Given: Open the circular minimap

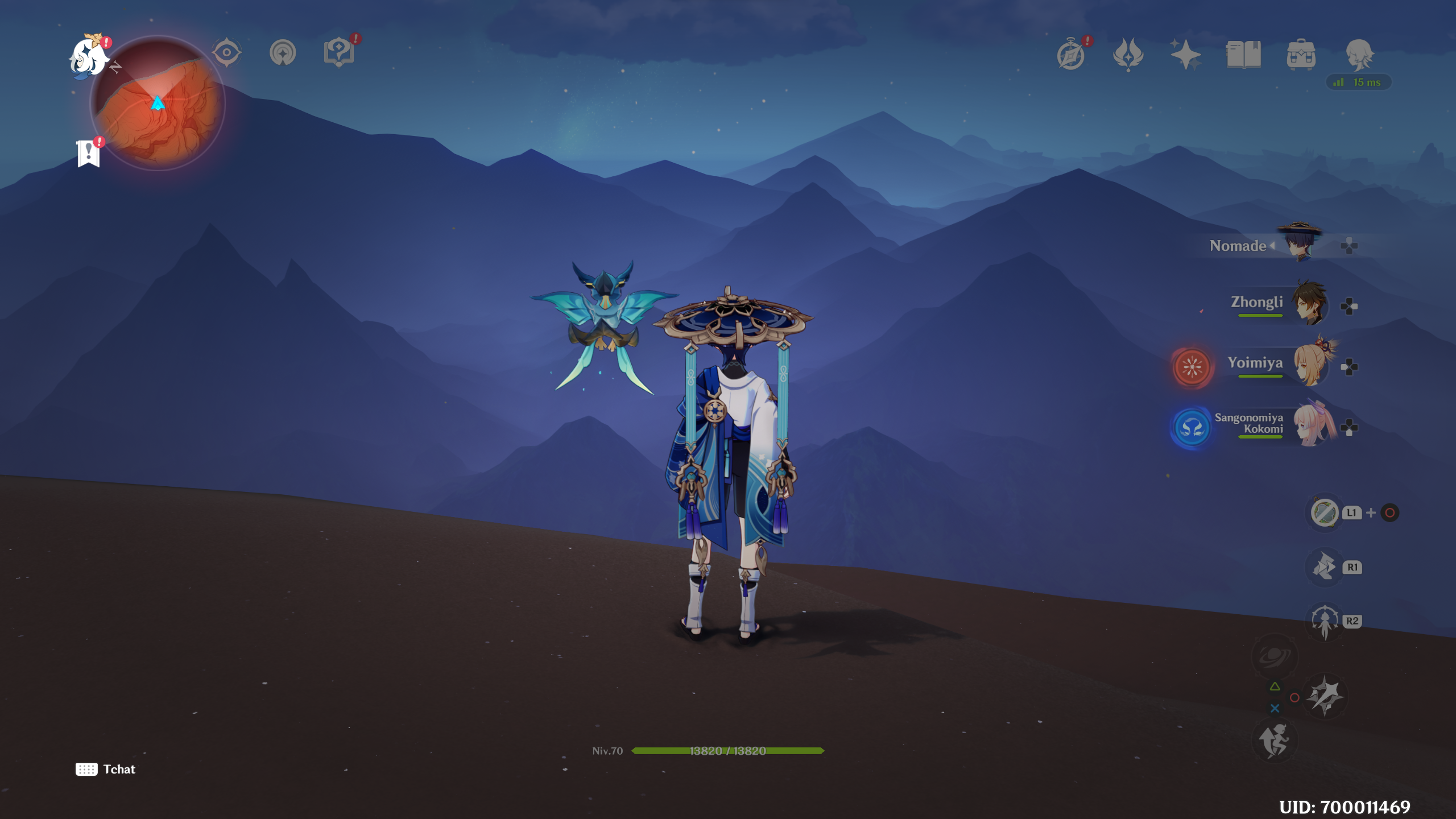Looking at the screenshot, I should (158, 104).
